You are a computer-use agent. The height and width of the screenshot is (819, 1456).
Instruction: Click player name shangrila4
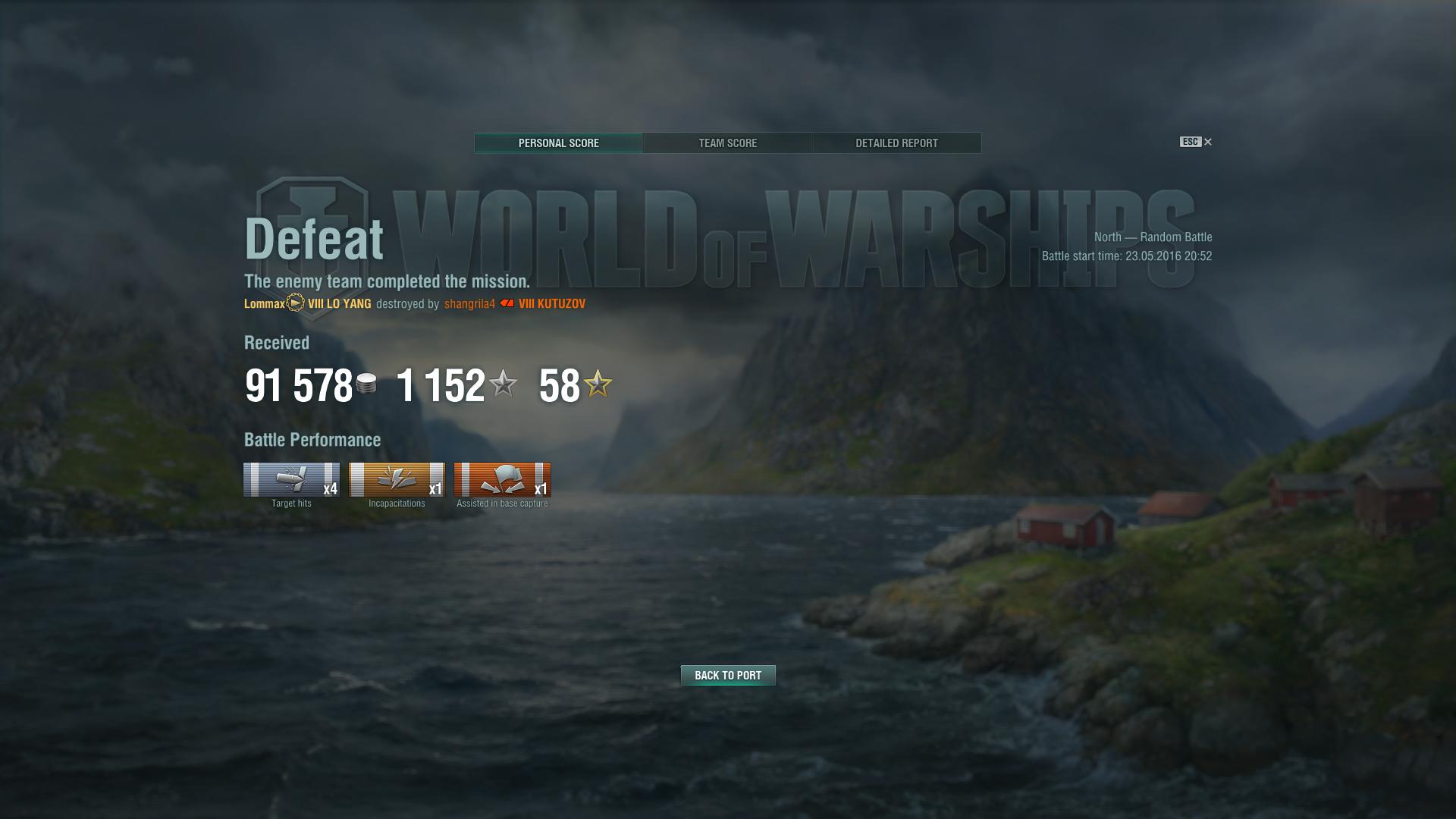tap(469, 304)
